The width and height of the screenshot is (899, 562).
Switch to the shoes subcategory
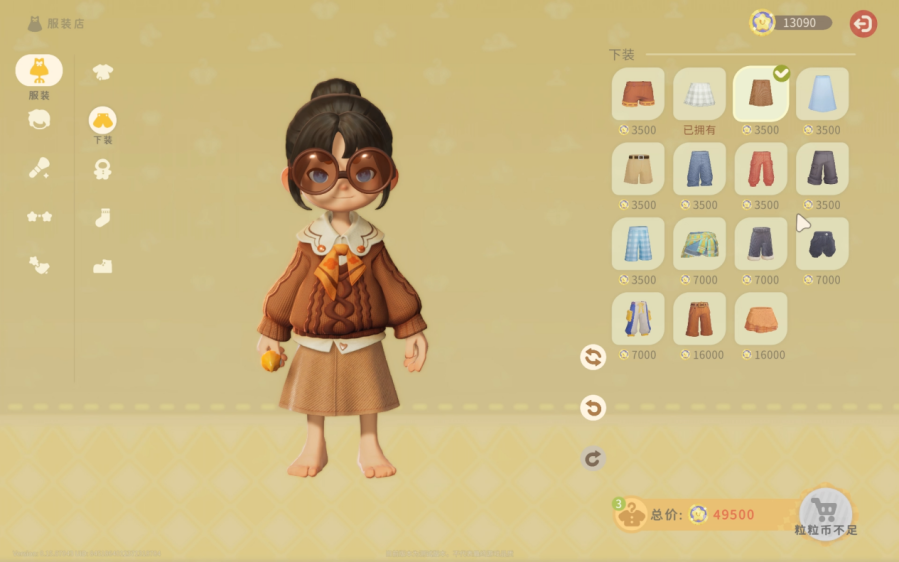[x=102, y=266]
